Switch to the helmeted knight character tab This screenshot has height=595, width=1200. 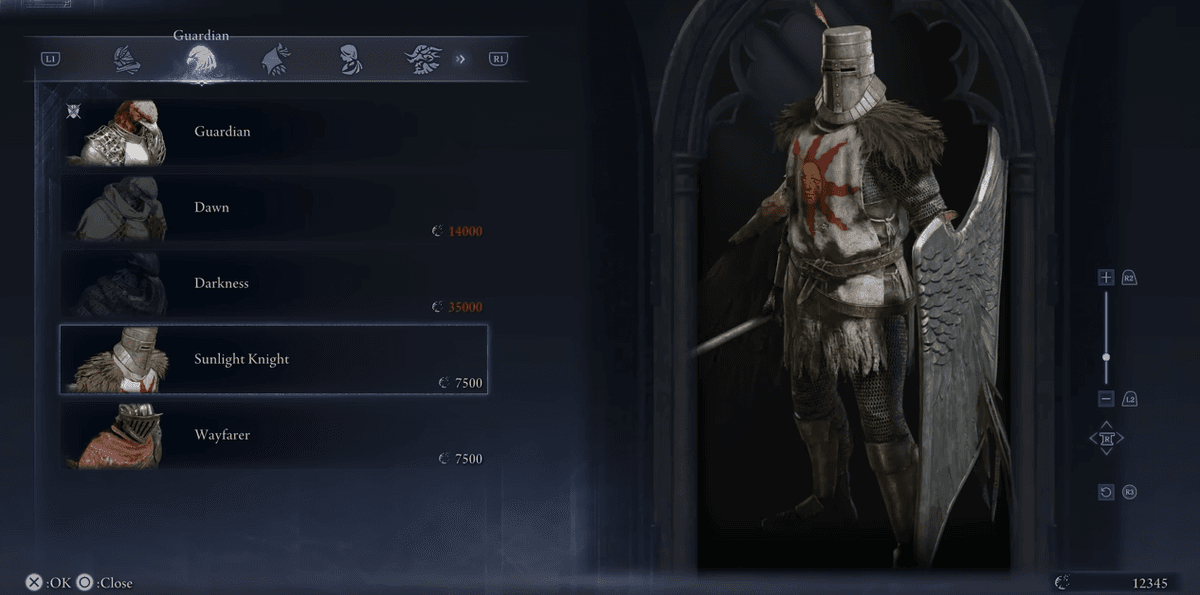click(x=125, y=59)
